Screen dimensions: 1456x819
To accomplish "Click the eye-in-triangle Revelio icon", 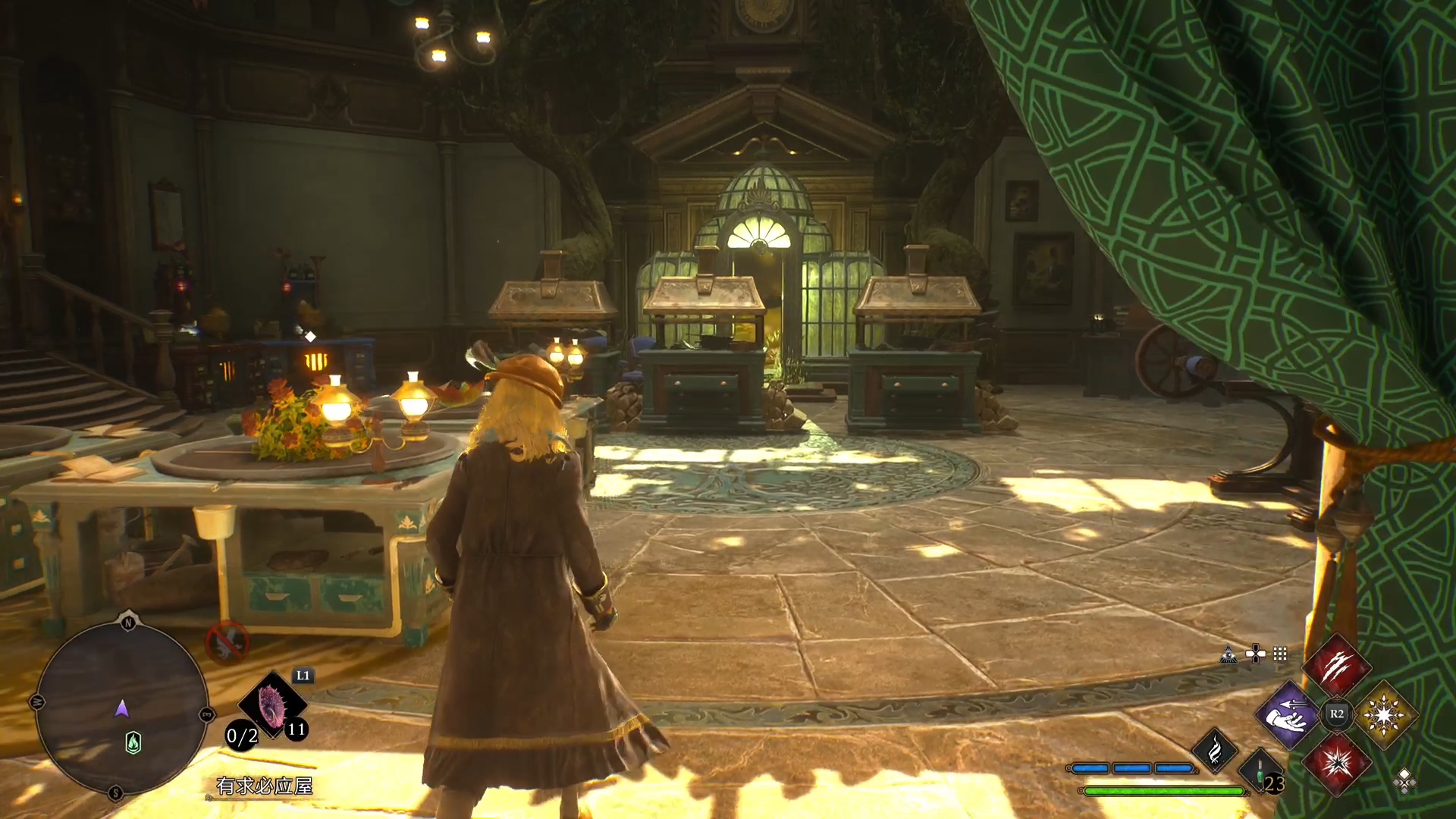I will pyautogui.click(x=1228, y=654).
